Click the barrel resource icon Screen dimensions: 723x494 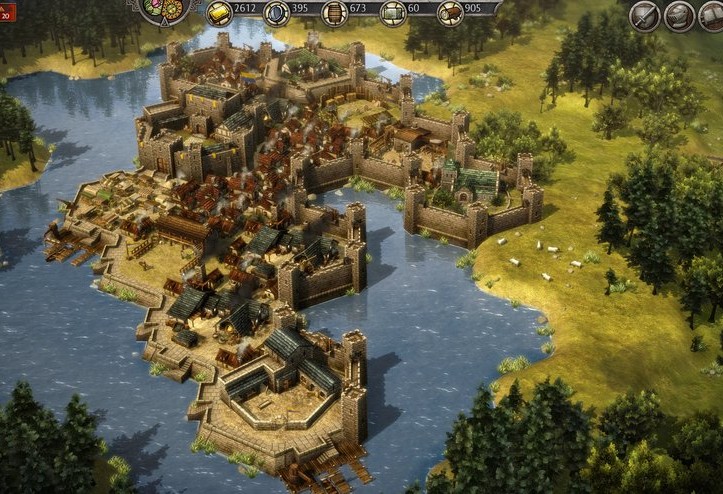334,12
